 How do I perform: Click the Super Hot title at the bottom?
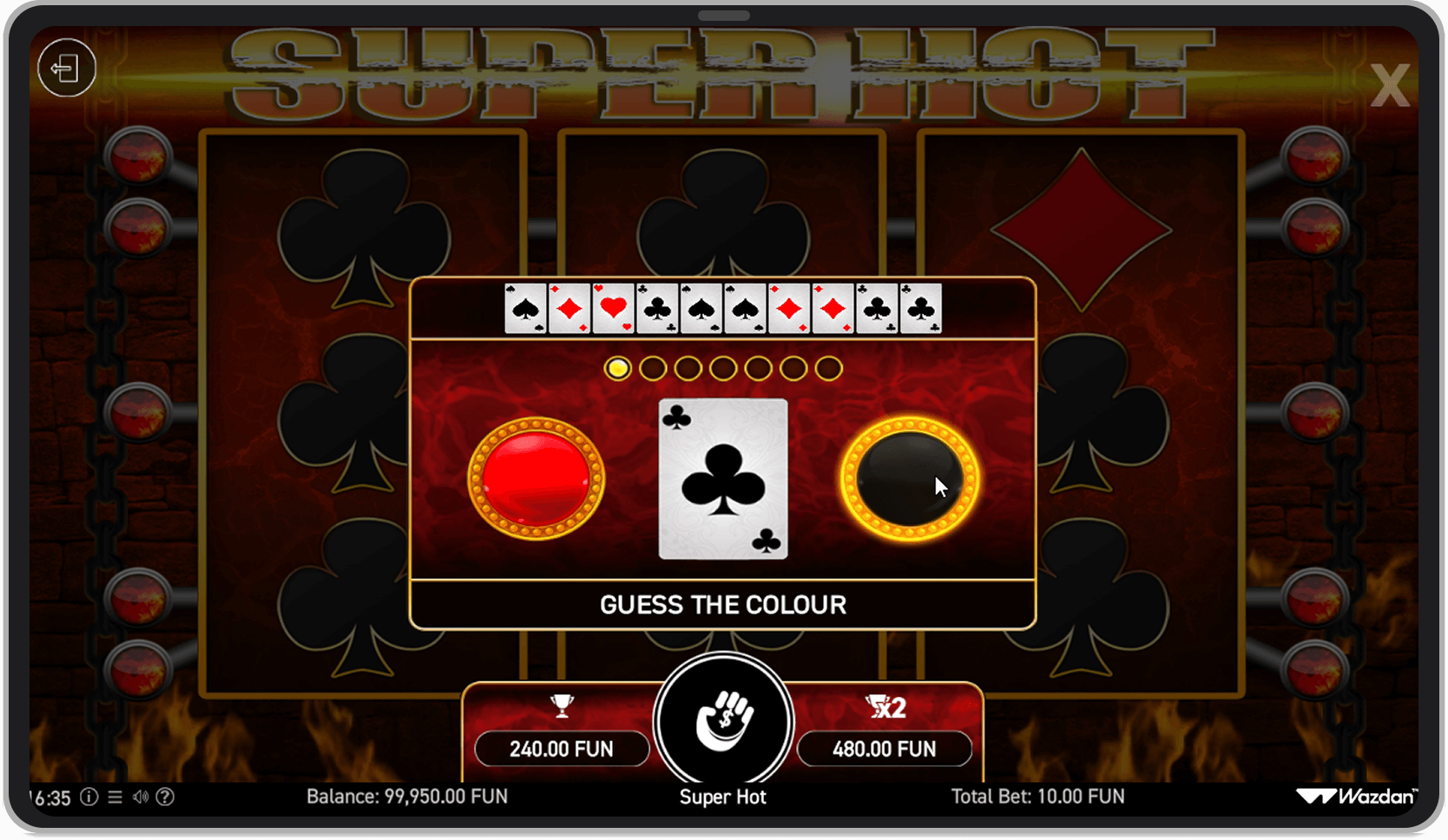point(723,797)
